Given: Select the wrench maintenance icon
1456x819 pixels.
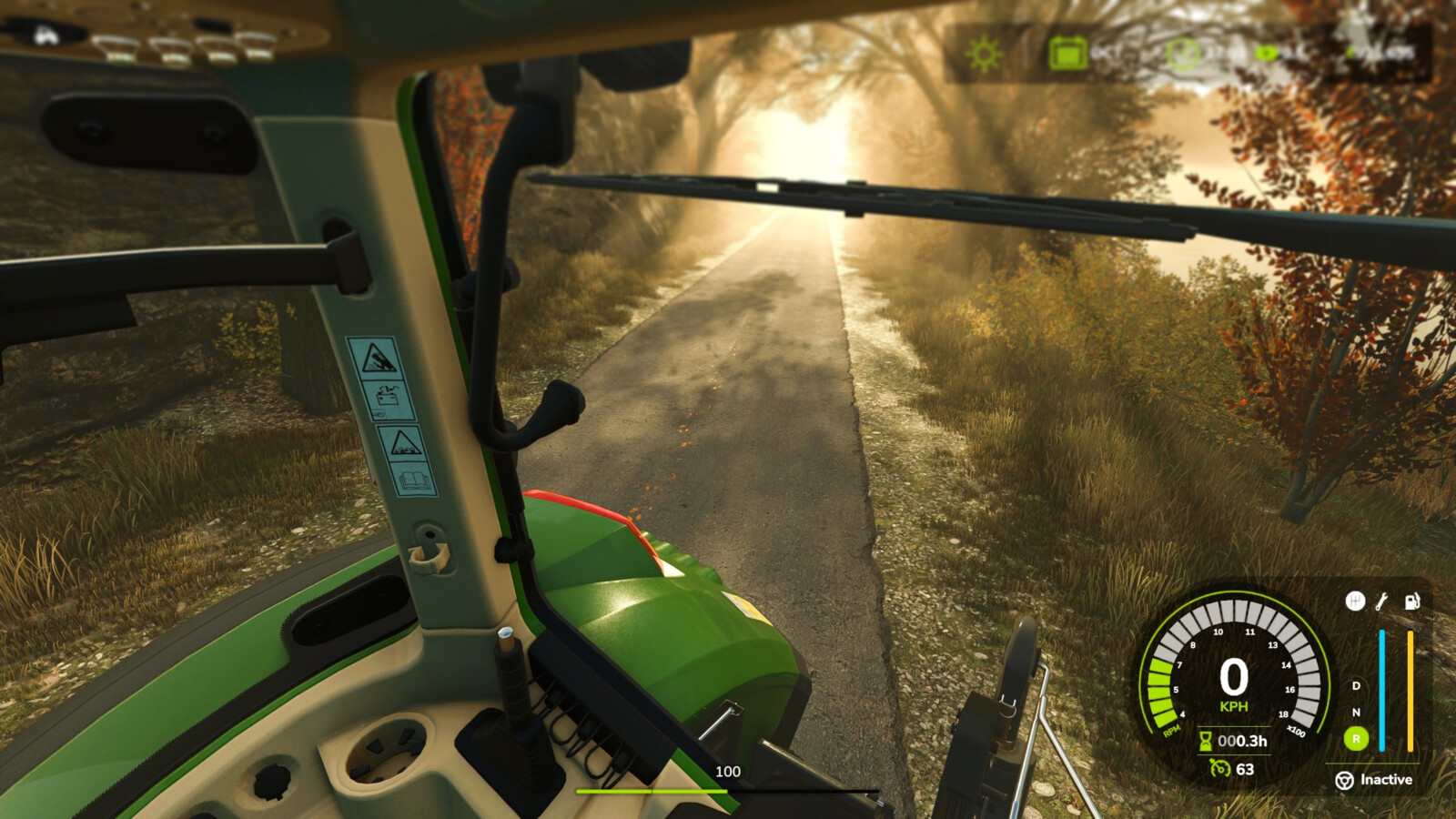Looking at the screenshot, I should 1381,602.
